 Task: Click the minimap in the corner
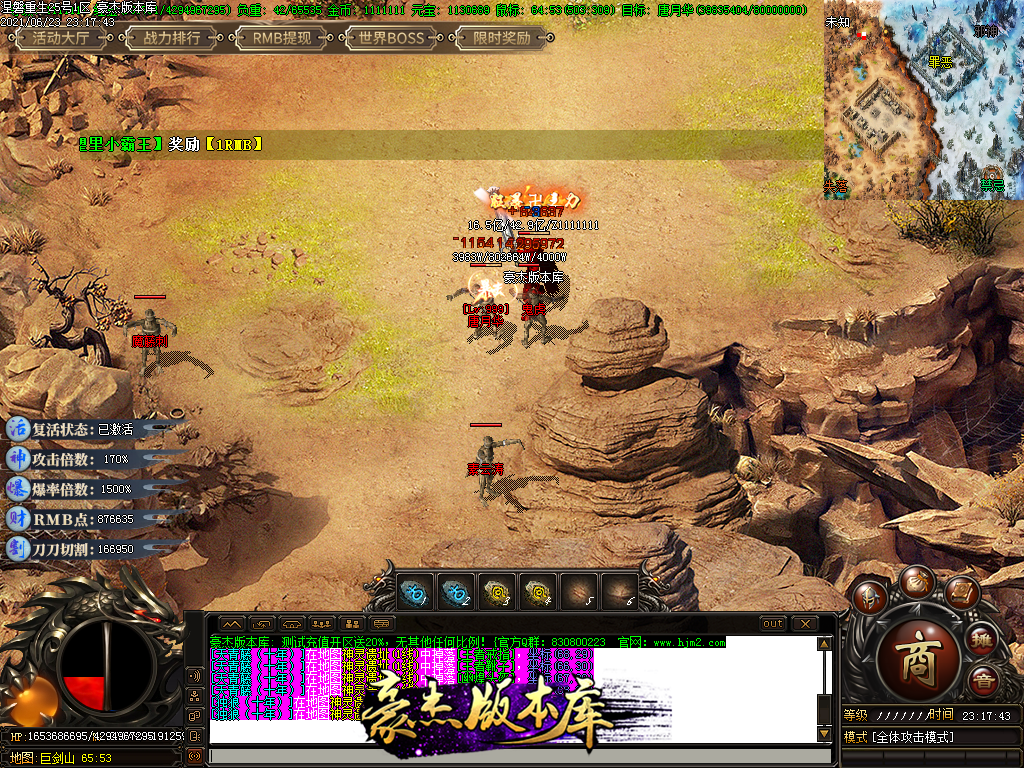[x=923, y=100]
